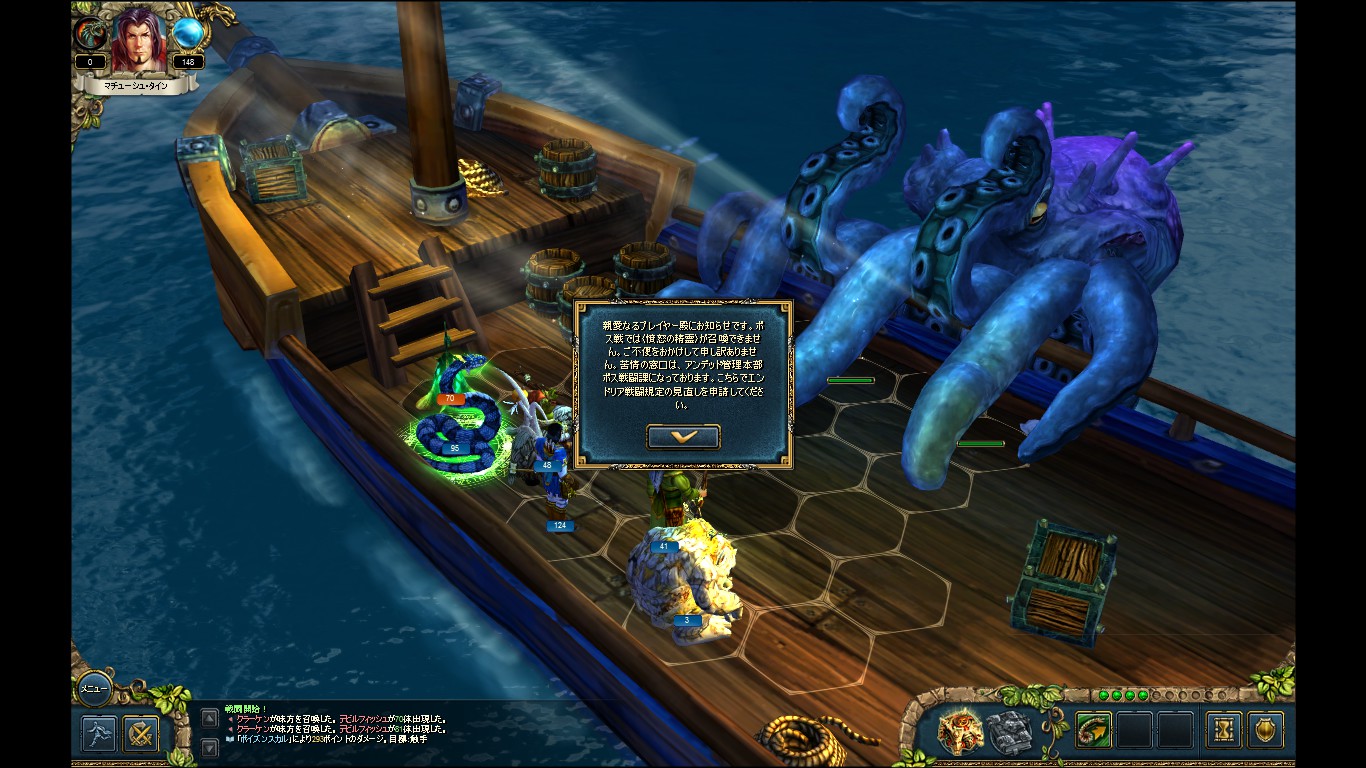Image resolution: width=1366 pixels, height=768 pixels.
Task: Open the メニュー menu button
Action: click(x=93, y=689)
